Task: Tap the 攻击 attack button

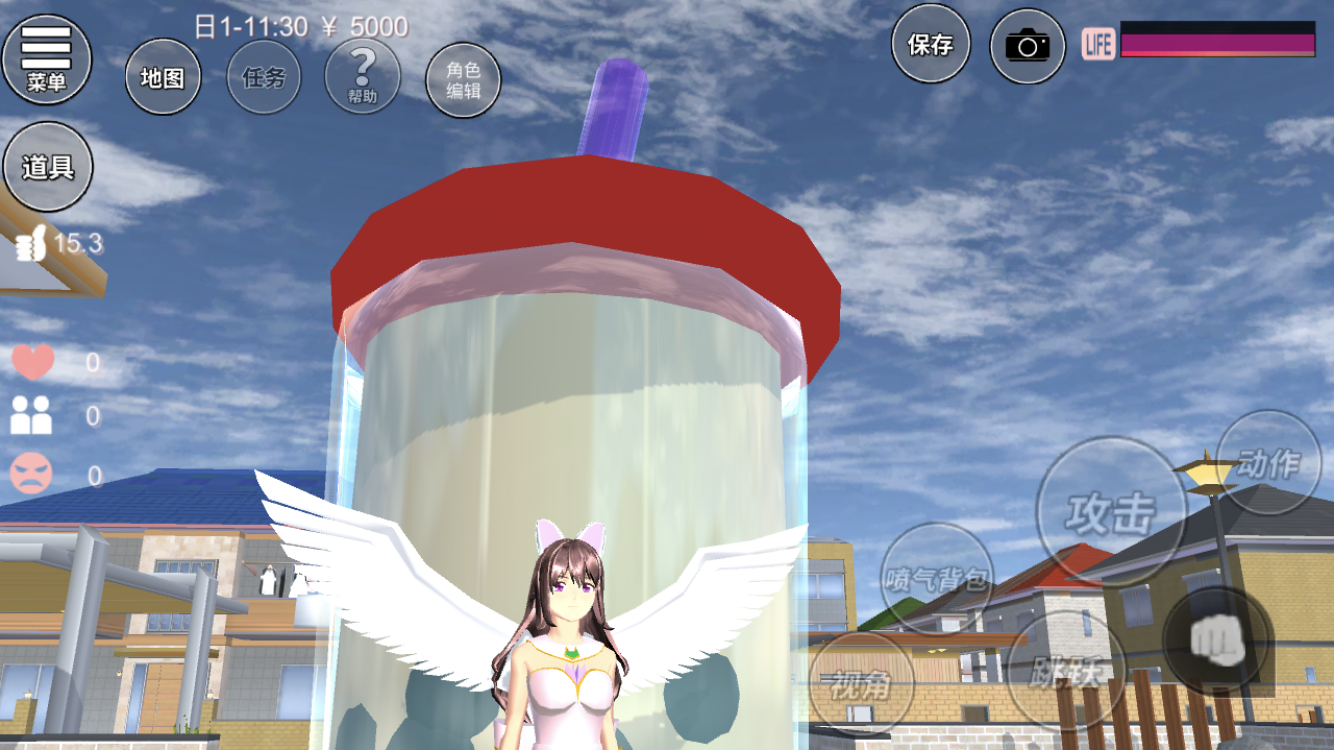Action: tap(1110, 512)
